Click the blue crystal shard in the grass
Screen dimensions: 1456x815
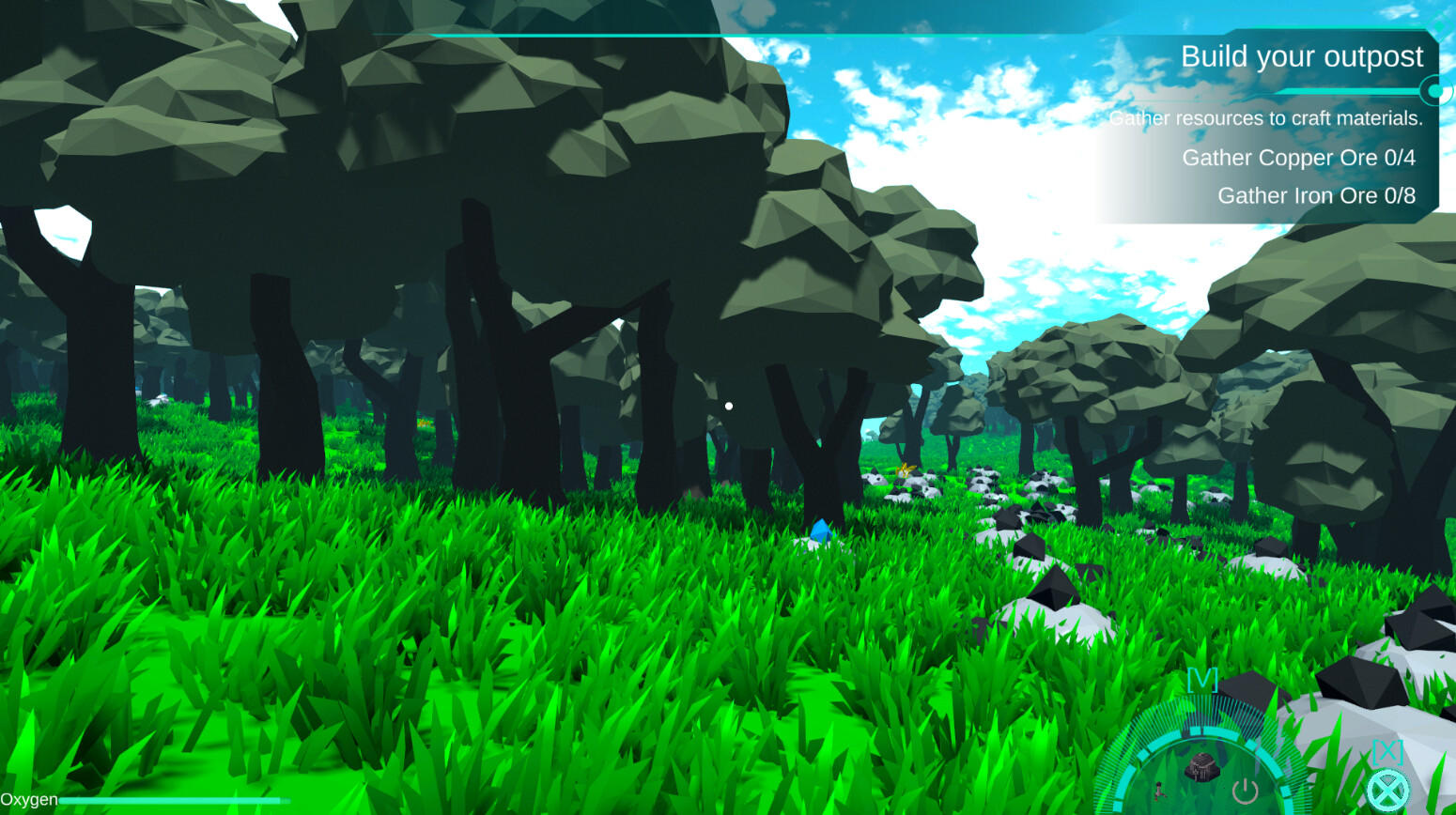tap(820, 533)
